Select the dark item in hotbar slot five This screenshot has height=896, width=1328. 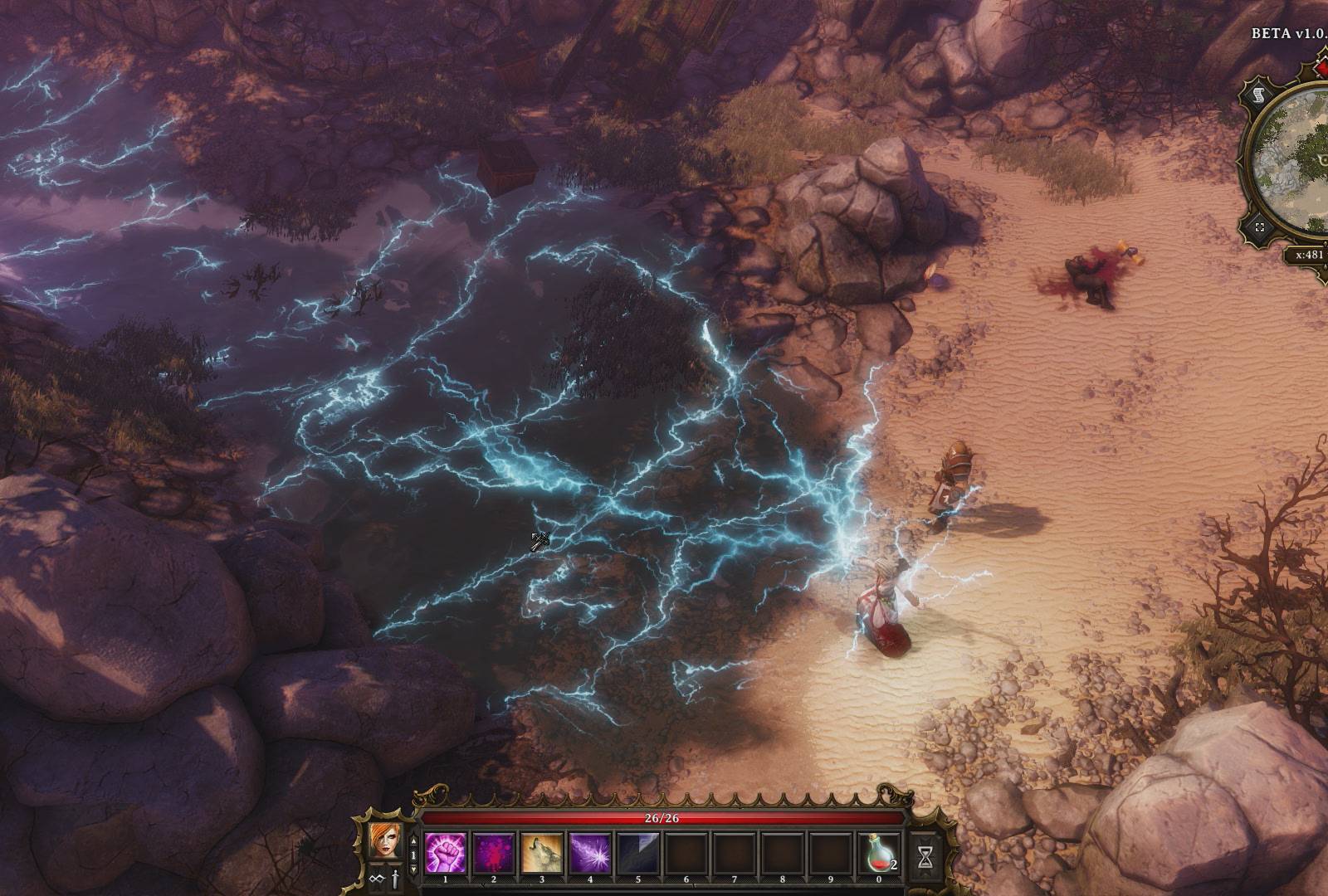[637, 853]
